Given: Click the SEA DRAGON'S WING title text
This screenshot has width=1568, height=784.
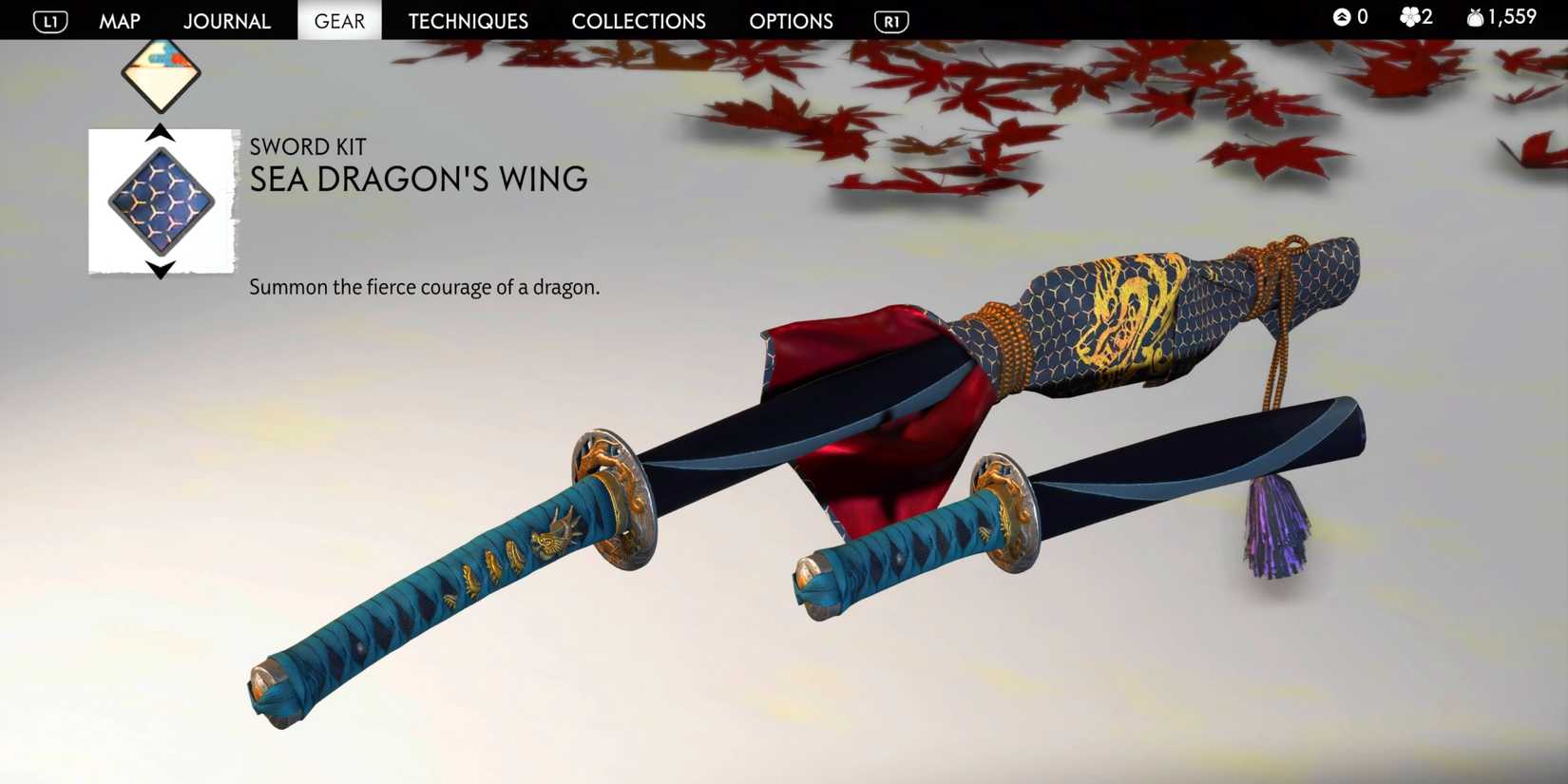Looking at the screenshot, I should pyautogui.click(x=418, y=179).
